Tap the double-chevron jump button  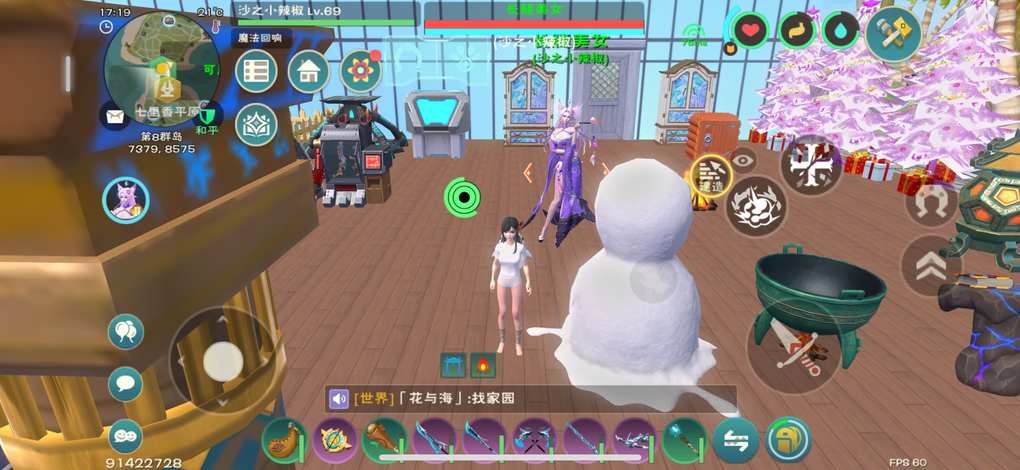[931, 265]
